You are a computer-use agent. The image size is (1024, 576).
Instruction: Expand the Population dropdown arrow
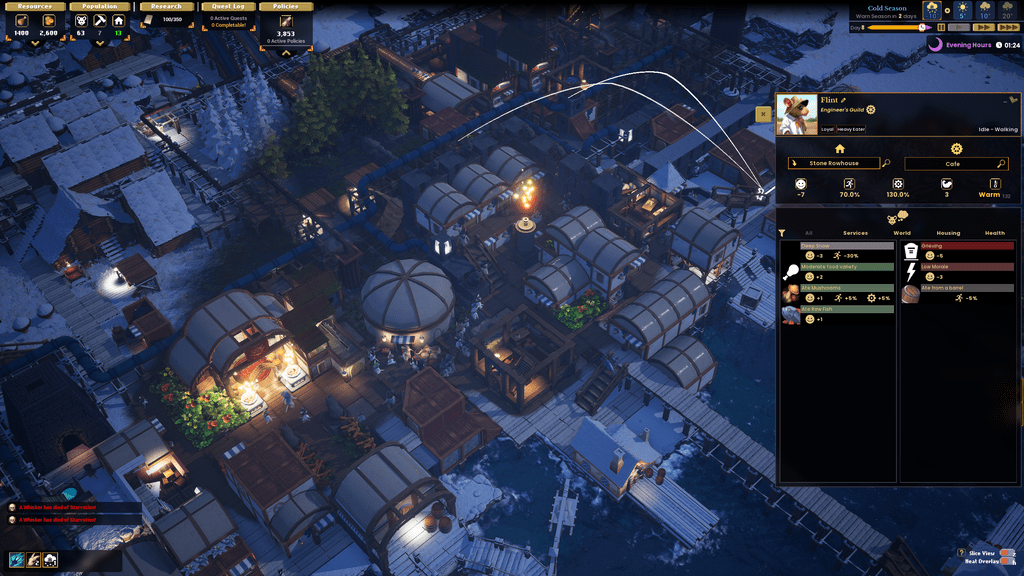[99, 43]
